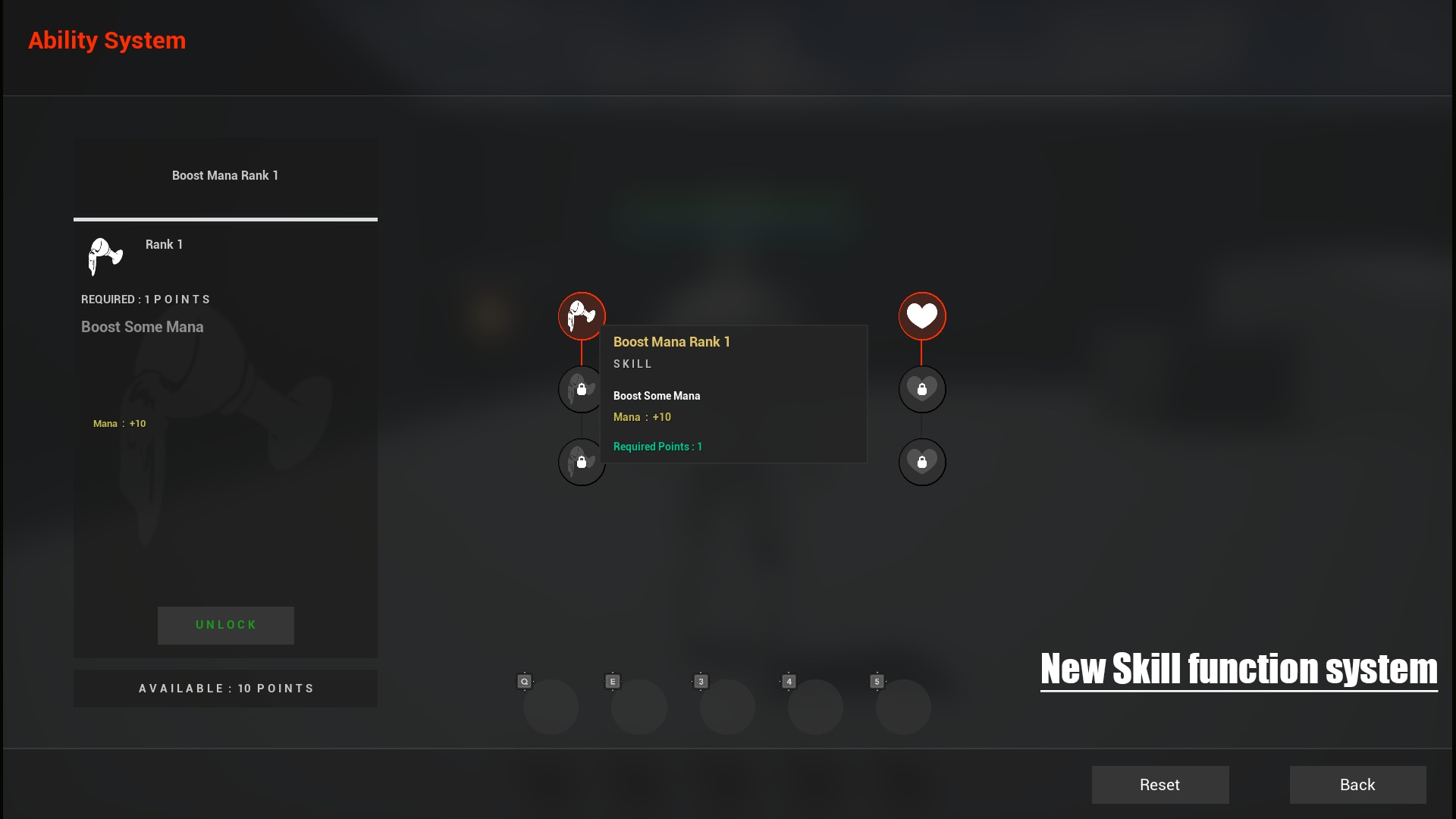Screen dimensions: 1456x819
Task: Click the Reset button
Action: (1159, 785)
